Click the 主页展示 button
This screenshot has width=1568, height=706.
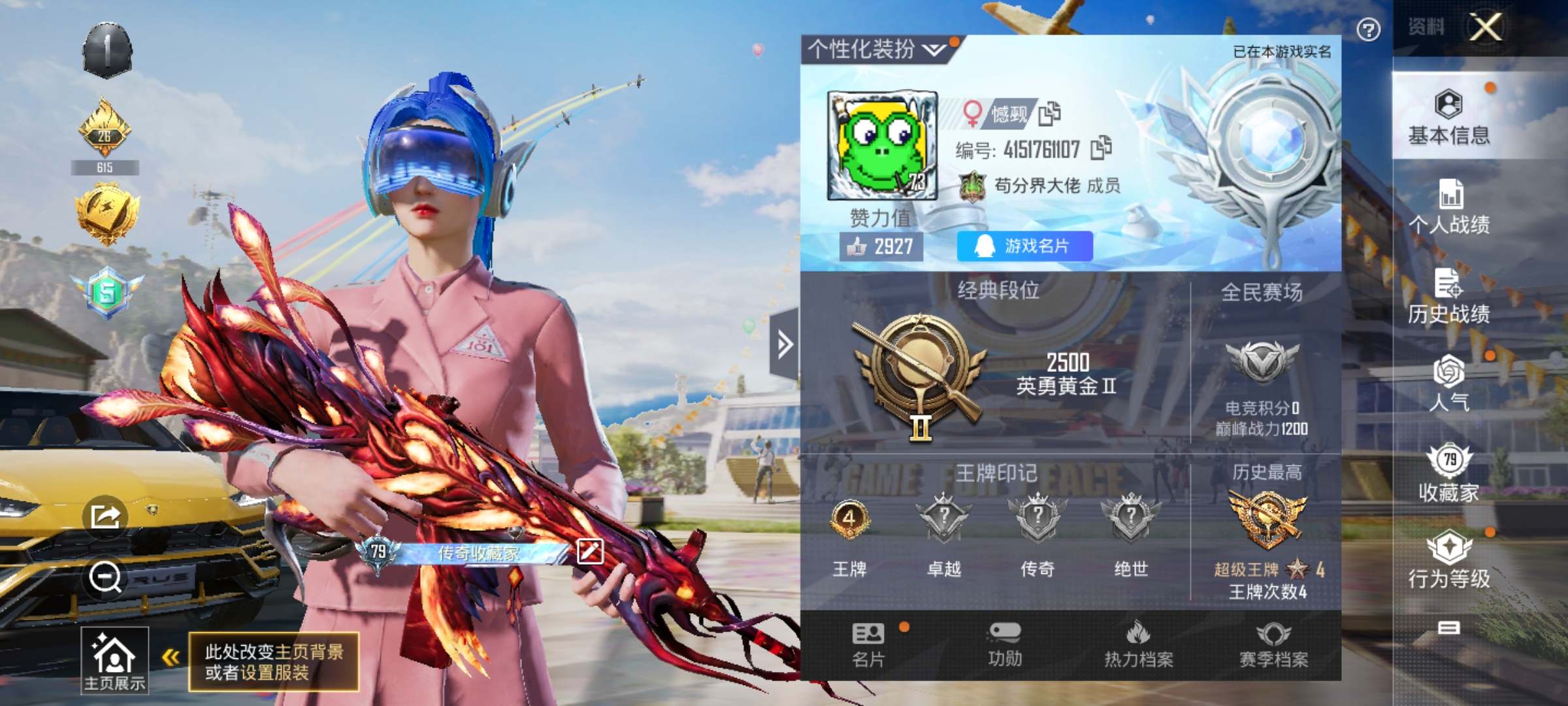click(x=114, y=660)
